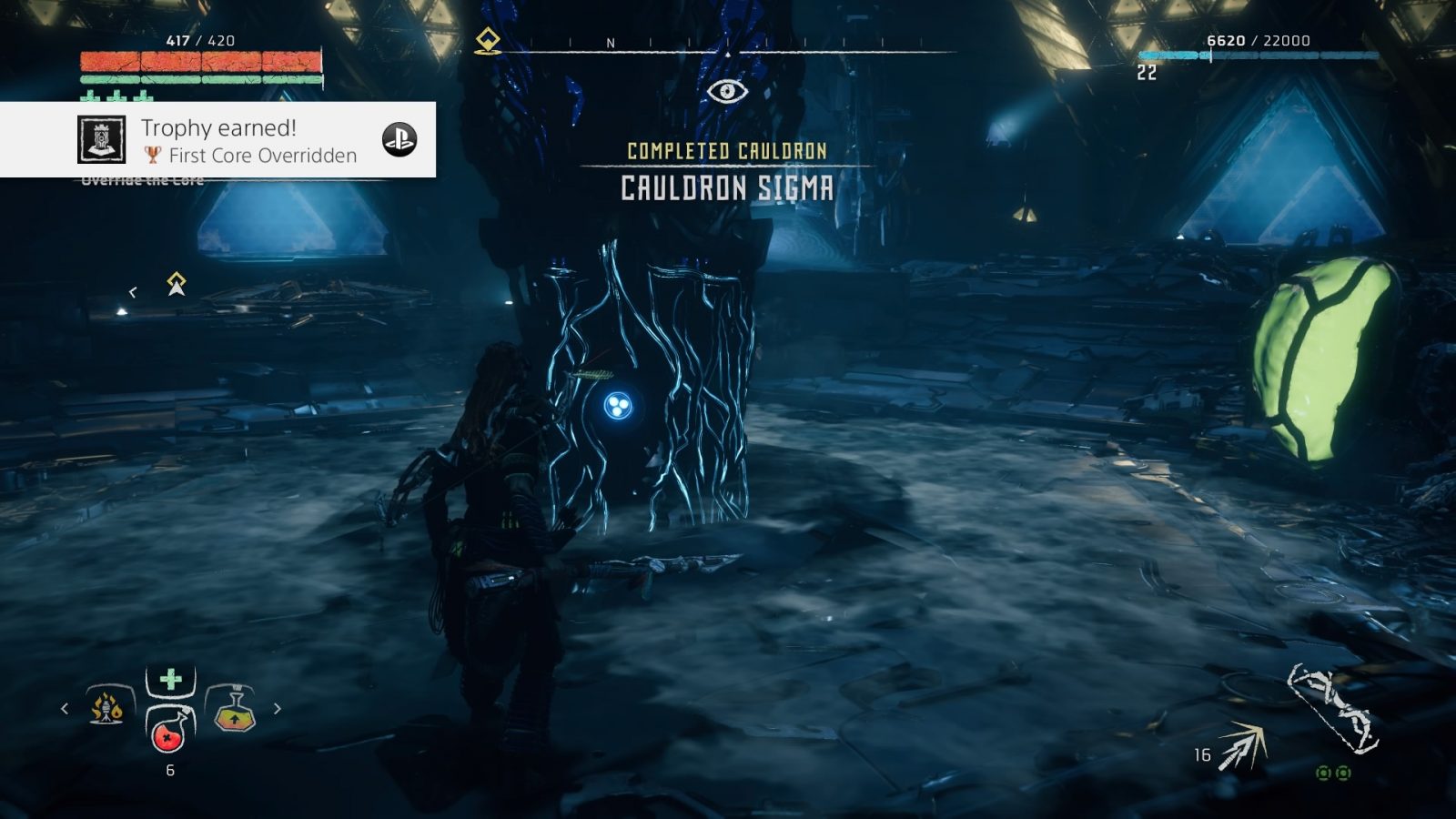The height and width of the screenshot is (819, 1456).
Task: Click the CAULDRON SIGMA title text
Action: coord(725,188)
